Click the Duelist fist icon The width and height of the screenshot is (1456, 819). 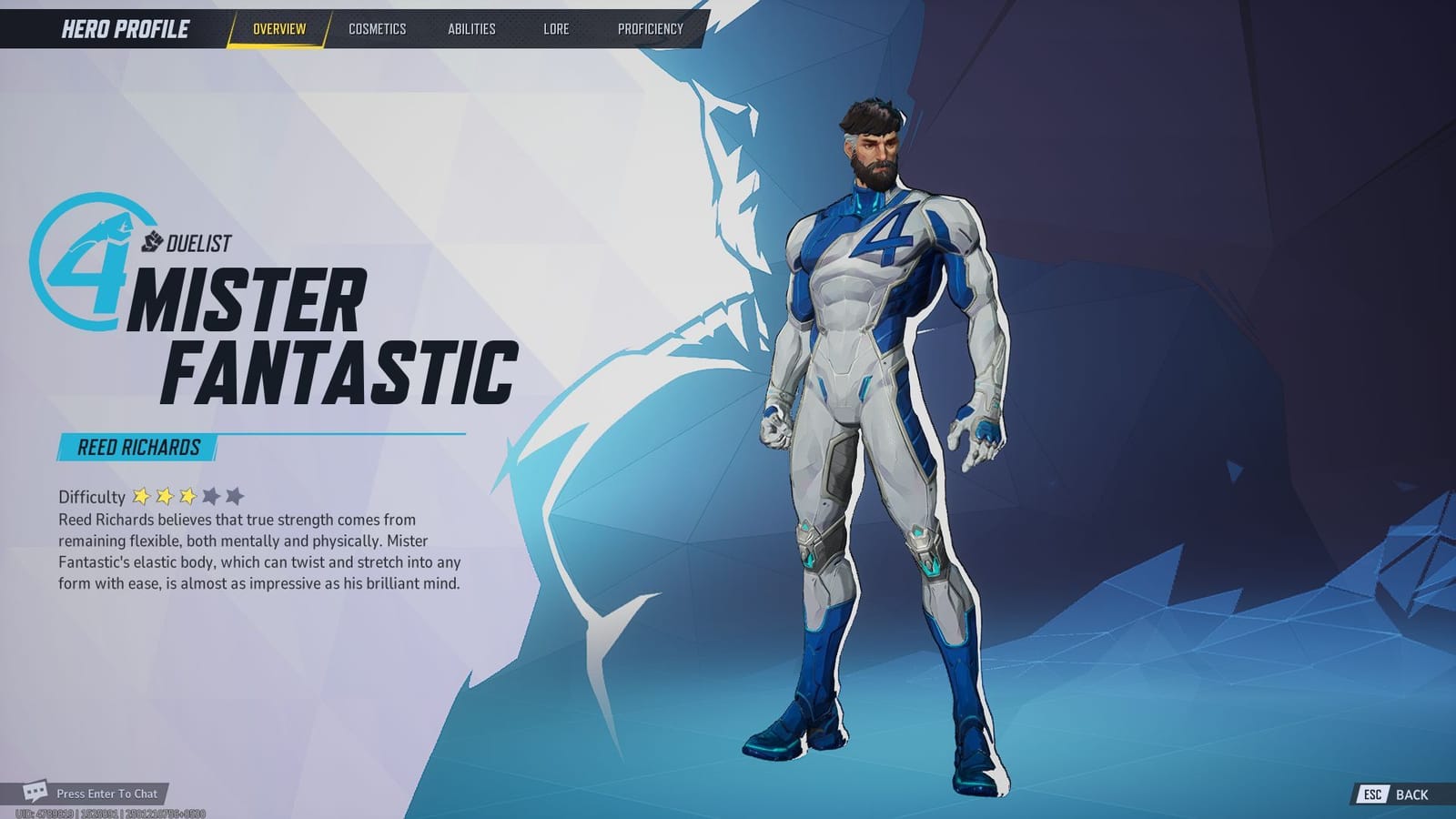154,242
